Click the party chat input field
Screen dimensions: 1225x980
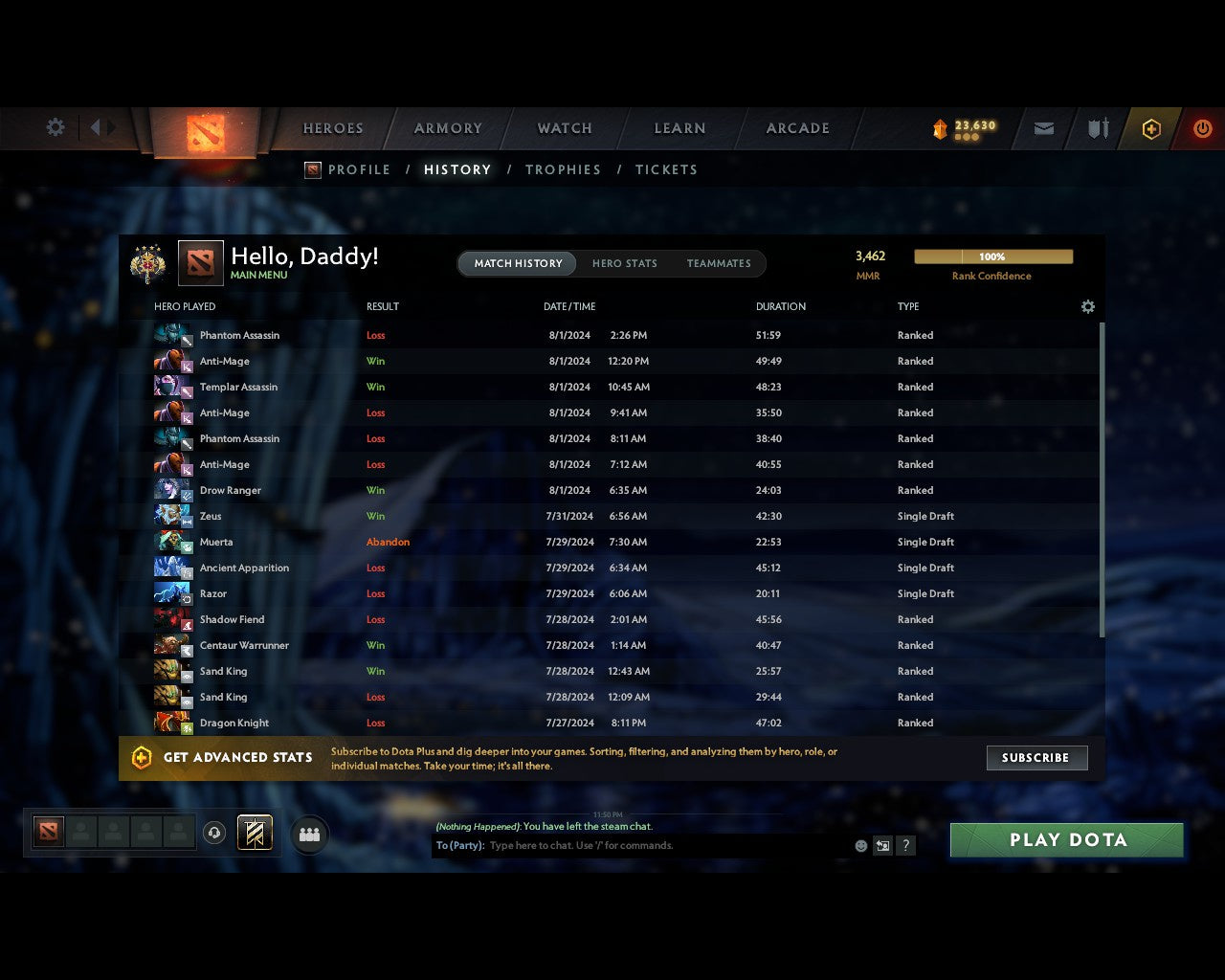(x=622, y=845)
